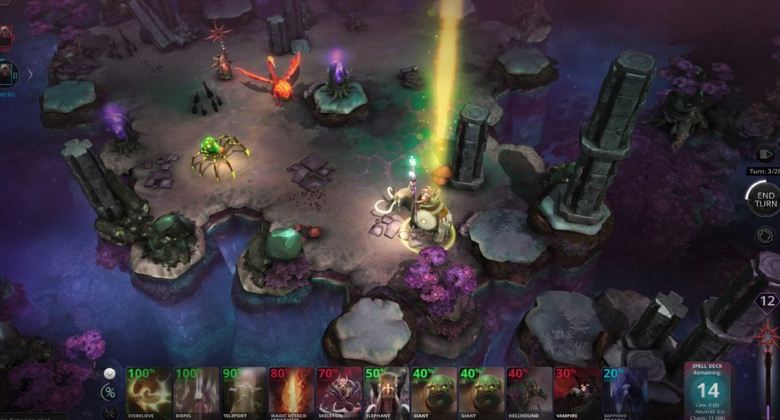This screenshot has width=780, height=420.
Task: Expand the player list arrow beside the portrait
Action: pos(29,73)
